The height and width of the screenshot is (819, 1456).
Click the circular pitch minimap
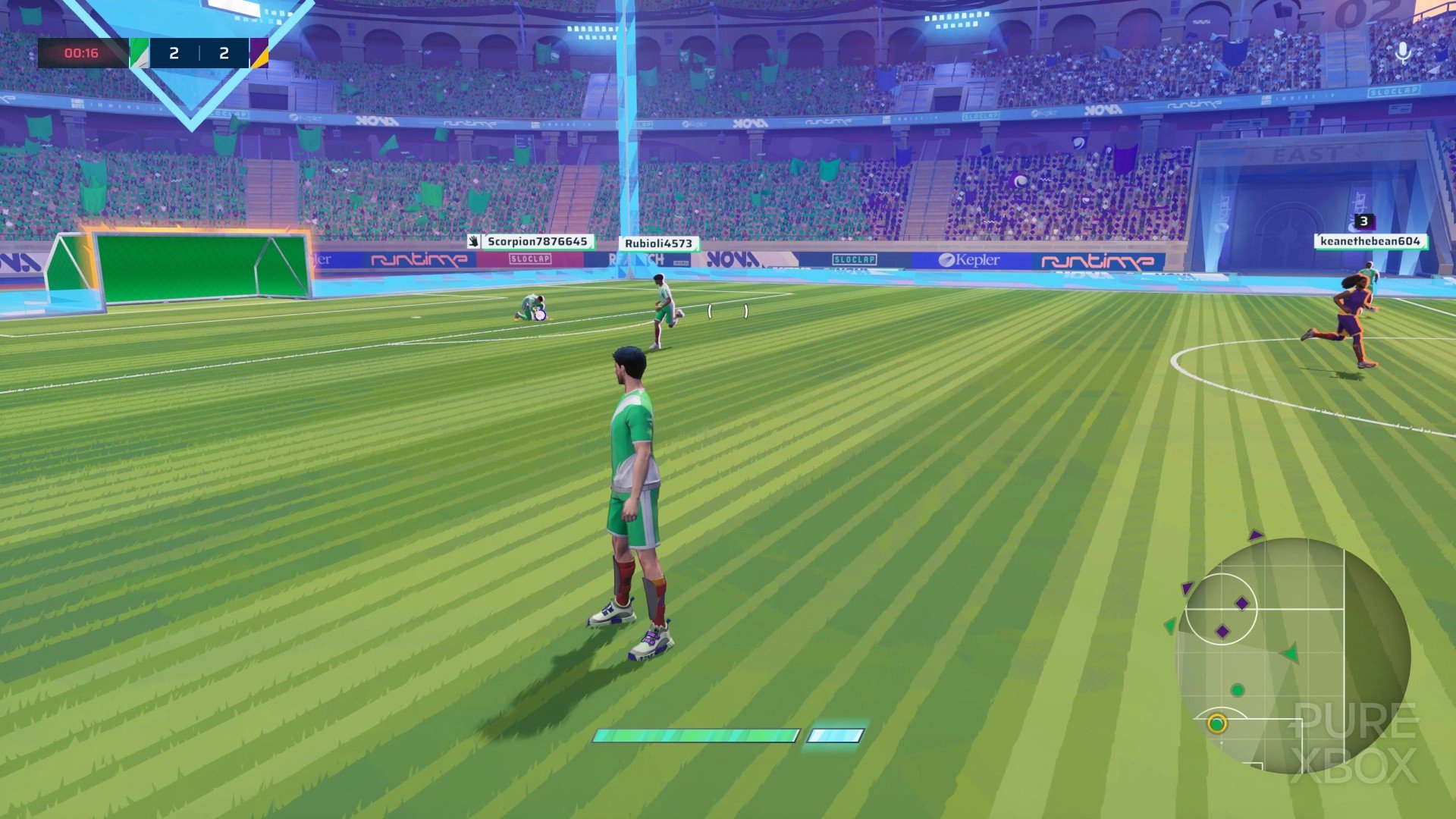tap(1292, 655)
